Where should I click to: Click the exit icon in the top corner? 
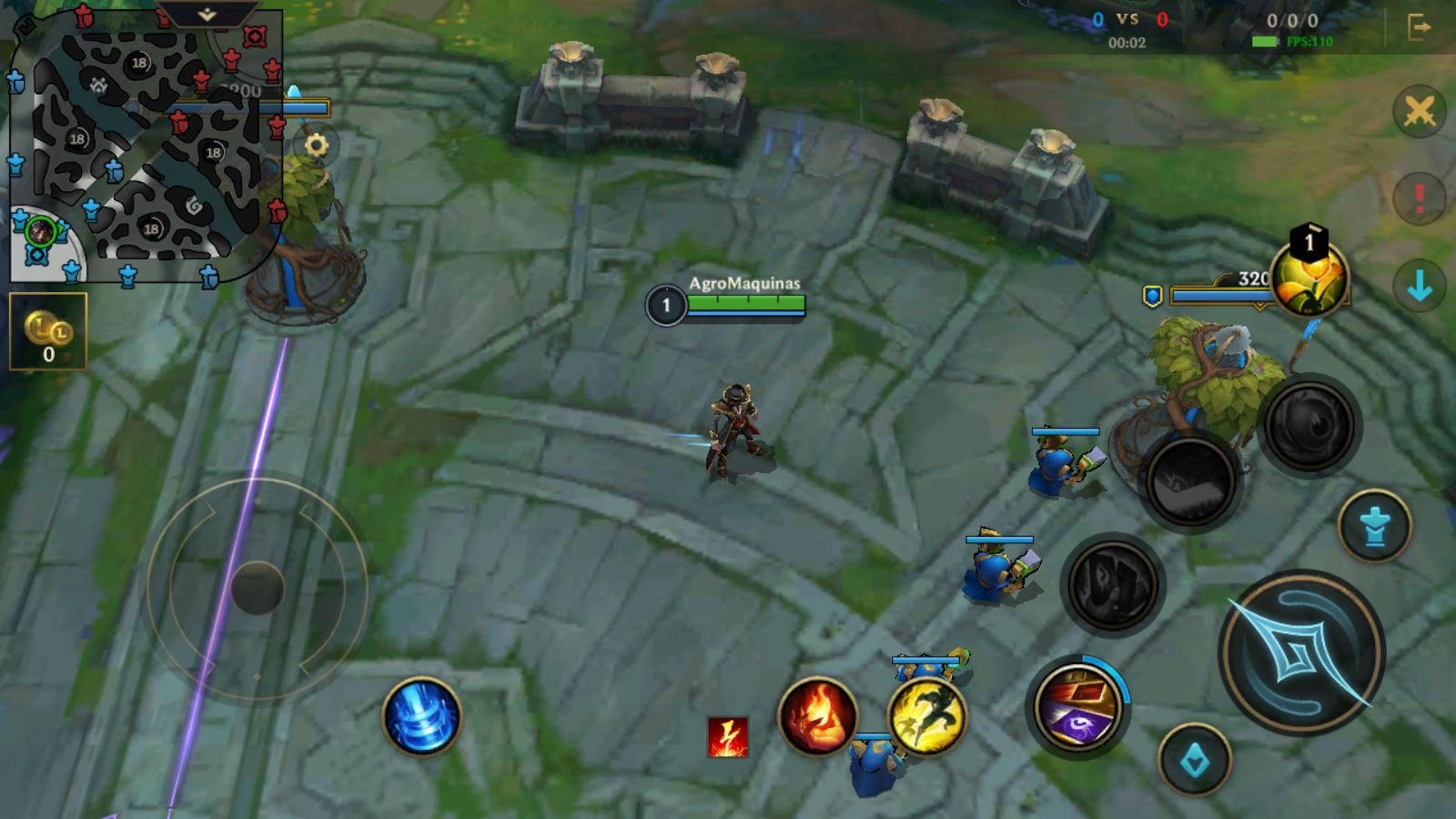click(1419, 27)
